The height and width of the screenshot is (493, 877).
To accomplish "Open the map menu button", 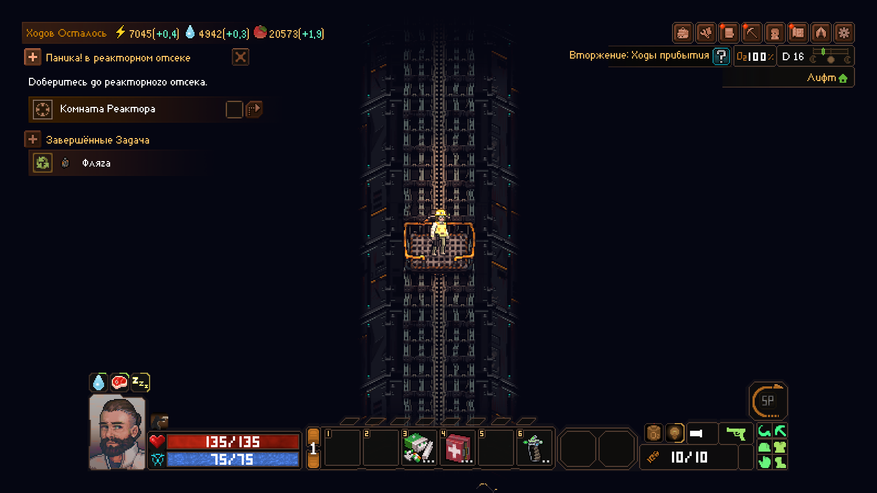I will (798, 33).
